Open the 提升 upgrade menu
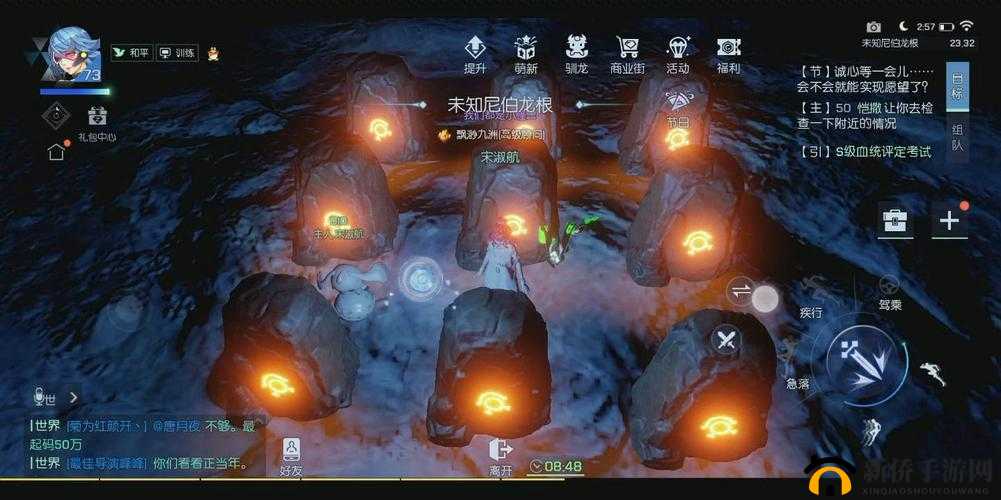The width and height of the screenshot is (1001, 500). tap(475, 54)
